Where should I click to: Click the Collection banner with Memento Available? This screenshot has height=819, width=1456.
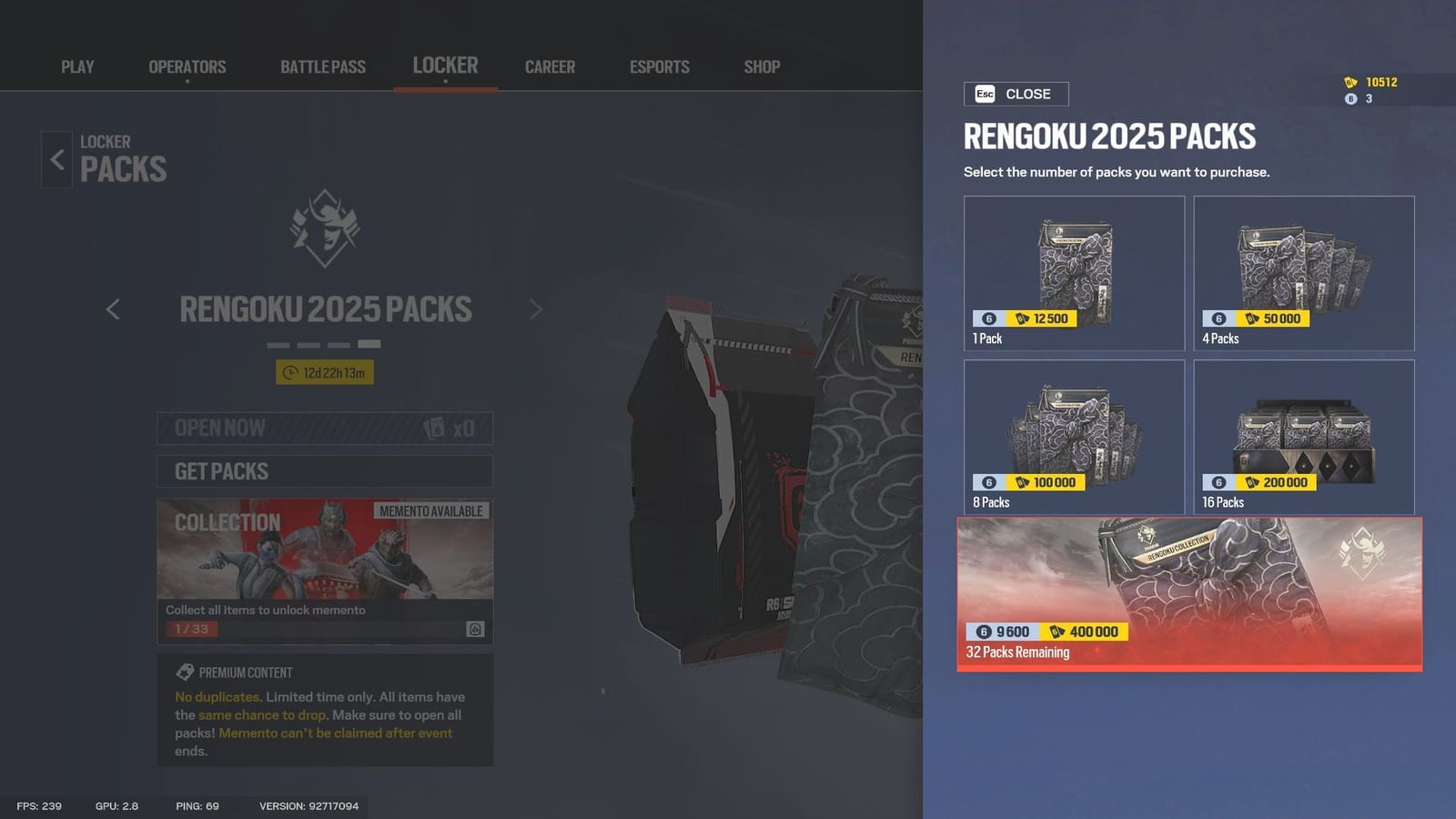(x=325, y=555)
